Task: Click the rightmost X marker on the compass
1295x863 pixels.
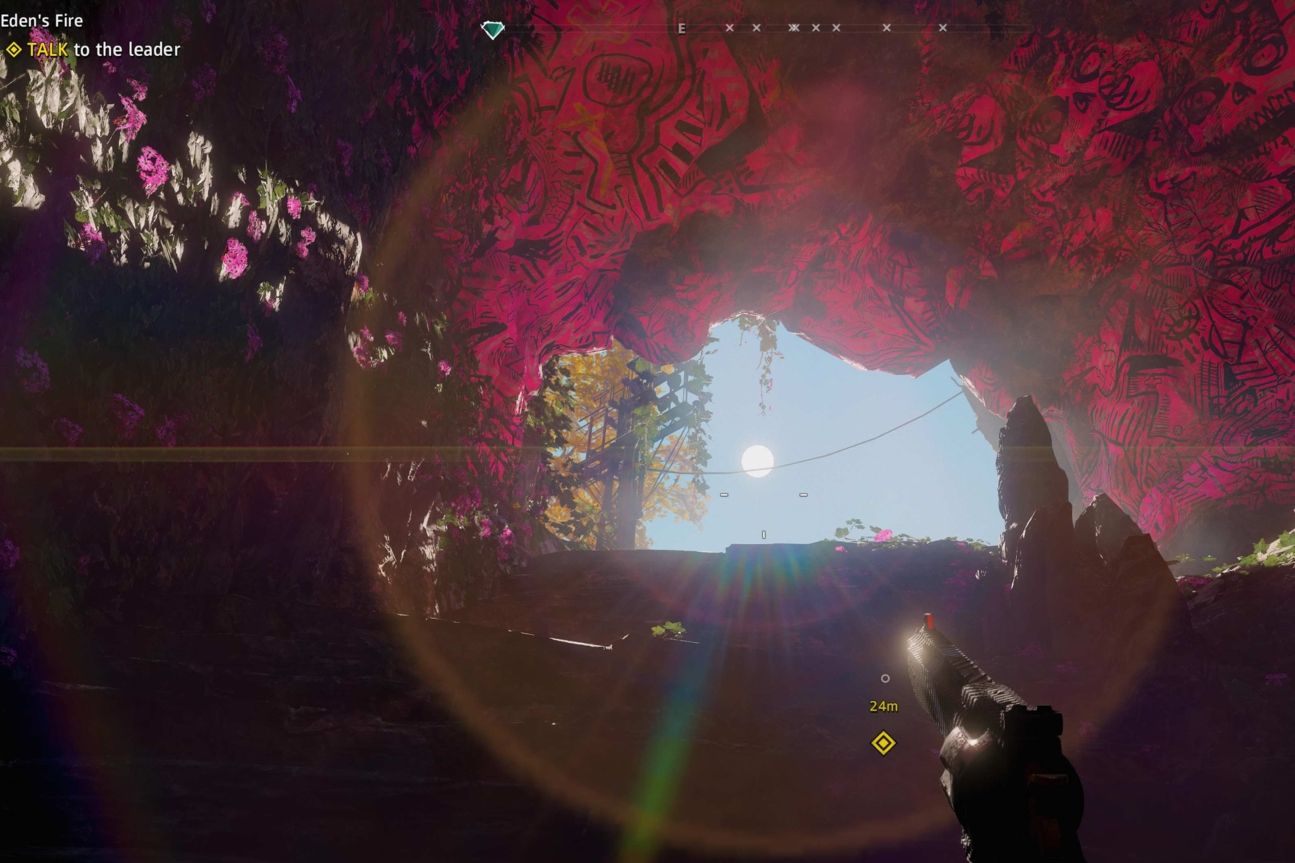Action: [x=943, y=28]
